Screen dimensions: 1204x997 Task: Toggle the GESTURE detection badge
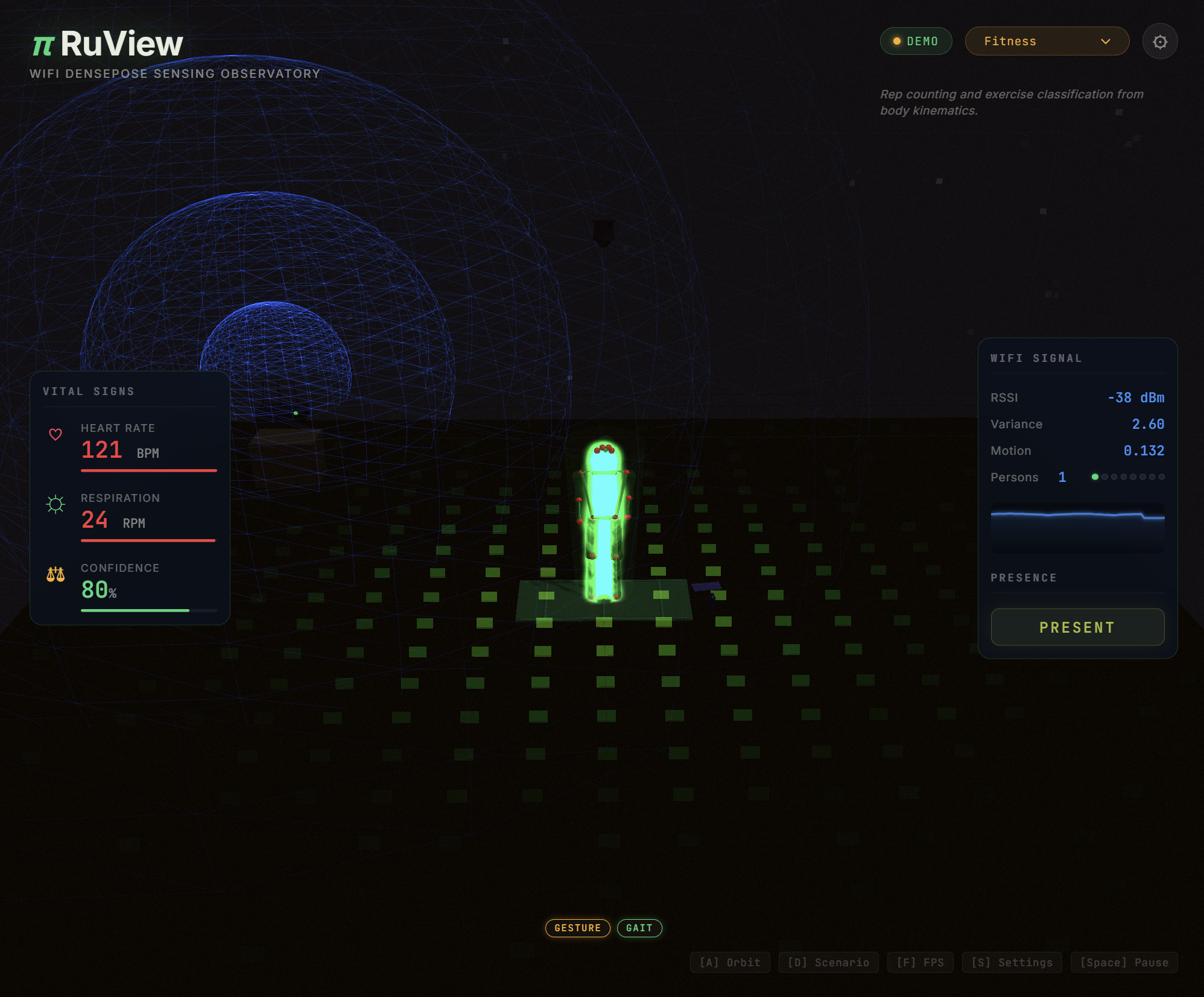577,928
